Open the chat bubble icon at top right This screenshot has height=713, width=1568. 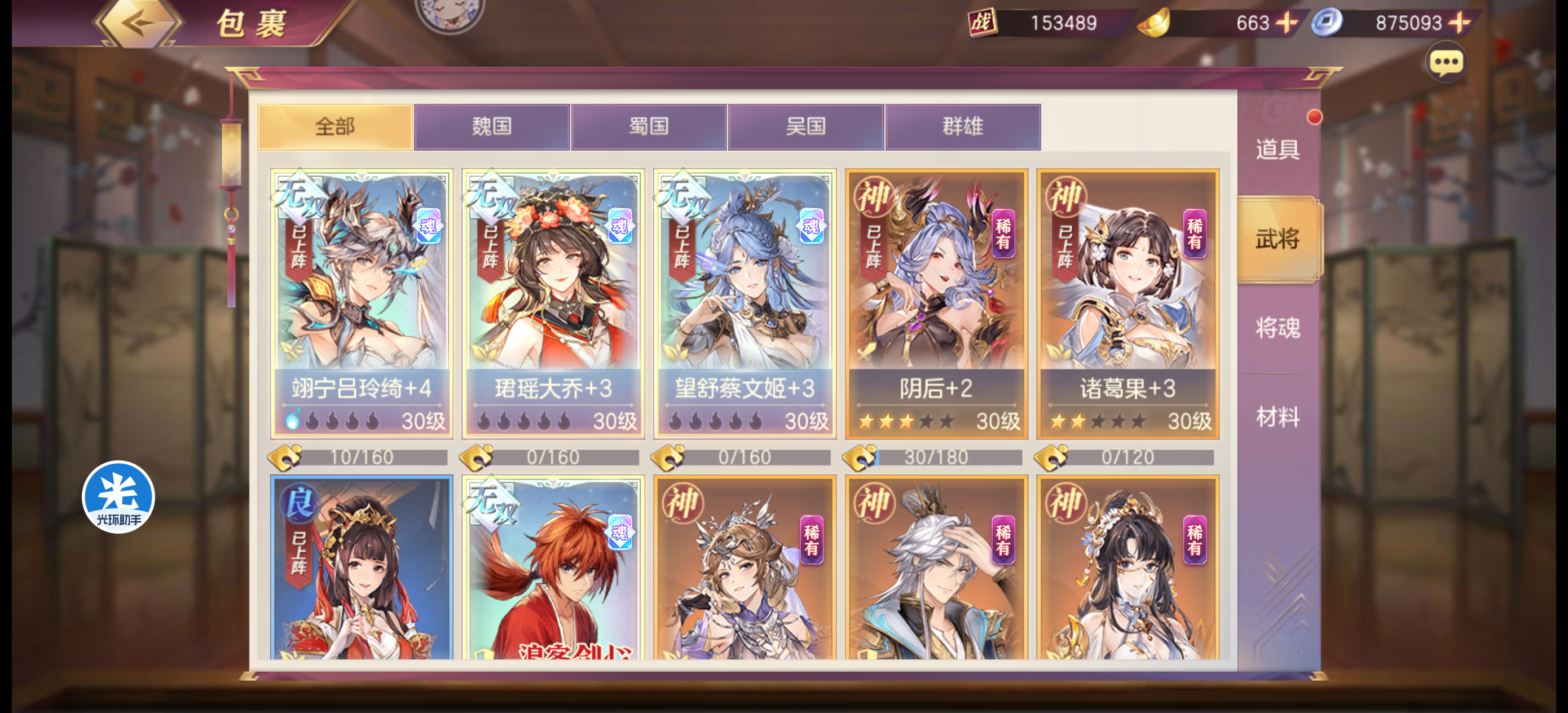[1447, 61]
